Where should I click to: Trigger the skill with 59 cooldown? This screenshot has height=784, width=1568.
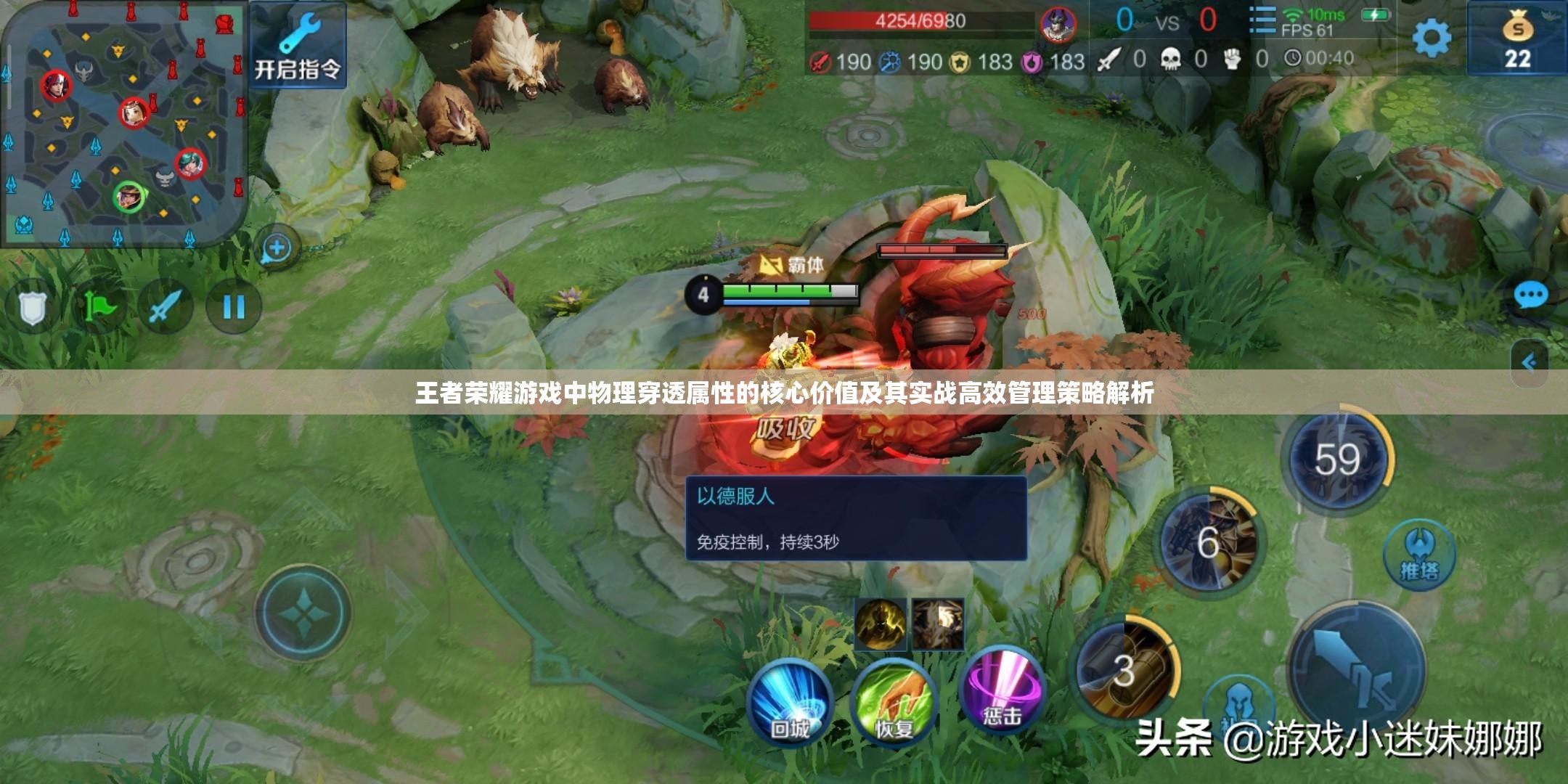click(1338, 460)
